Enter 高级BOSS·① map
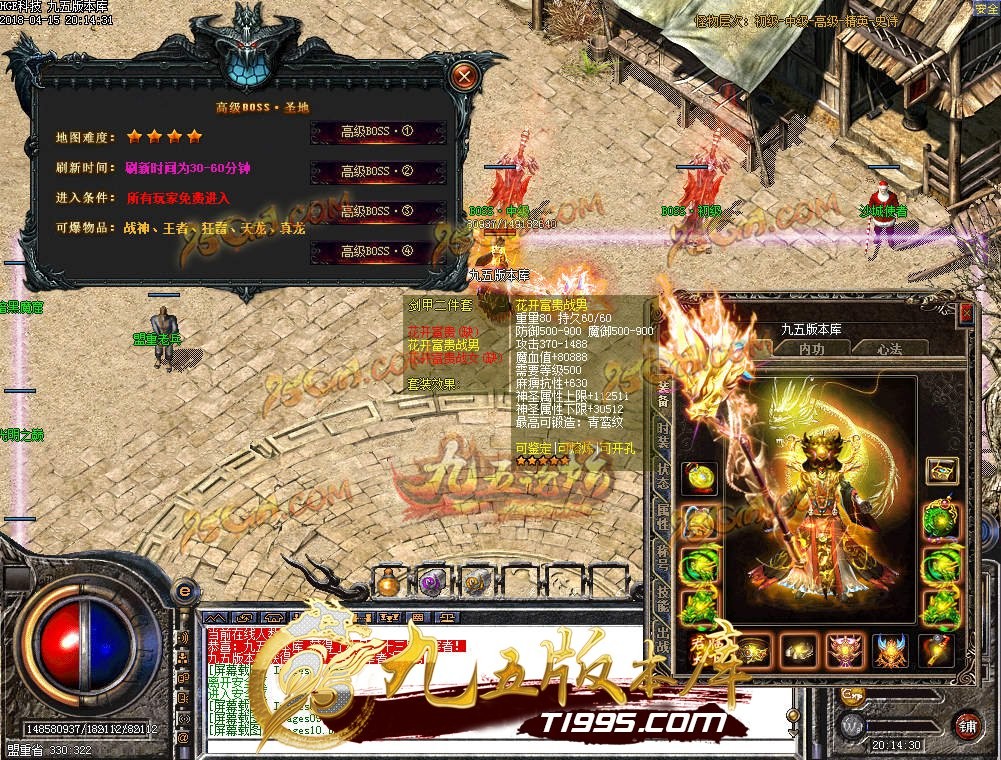The height and width of the screenshot is (760, 1001). coord(377,132)
